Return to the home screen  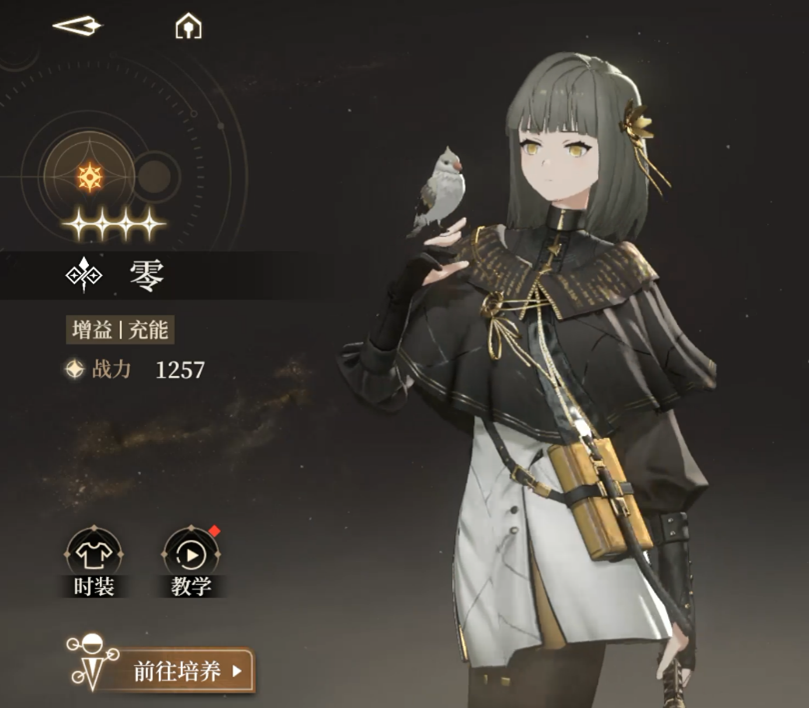pos(188,27)
